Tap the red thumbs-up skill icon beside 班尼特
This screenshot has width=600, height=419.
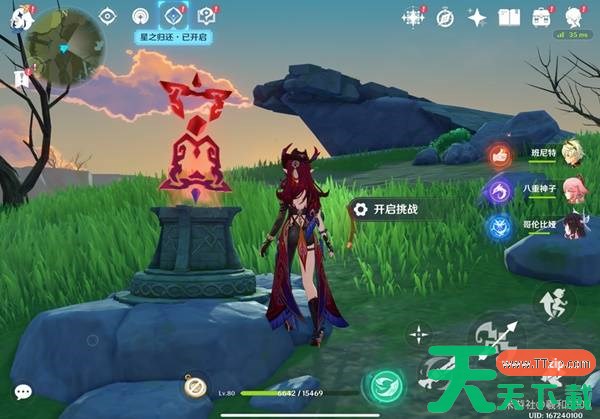(x=499, y=157)
